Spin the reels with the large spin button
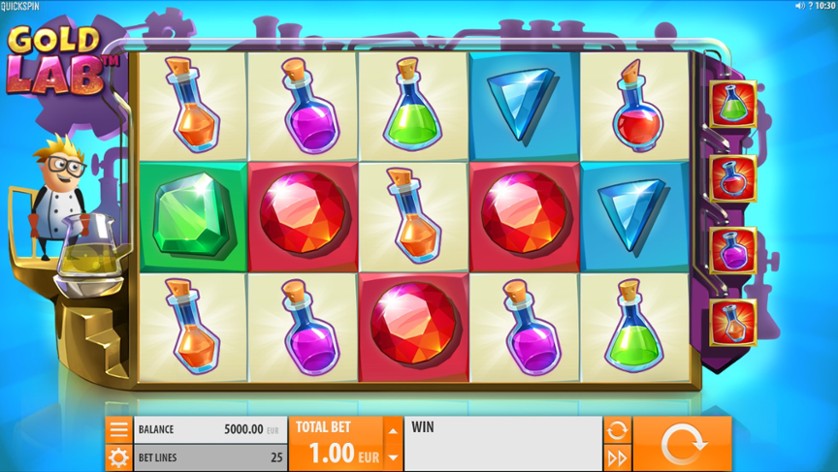The image size is (838, 472). click(682, 444)
